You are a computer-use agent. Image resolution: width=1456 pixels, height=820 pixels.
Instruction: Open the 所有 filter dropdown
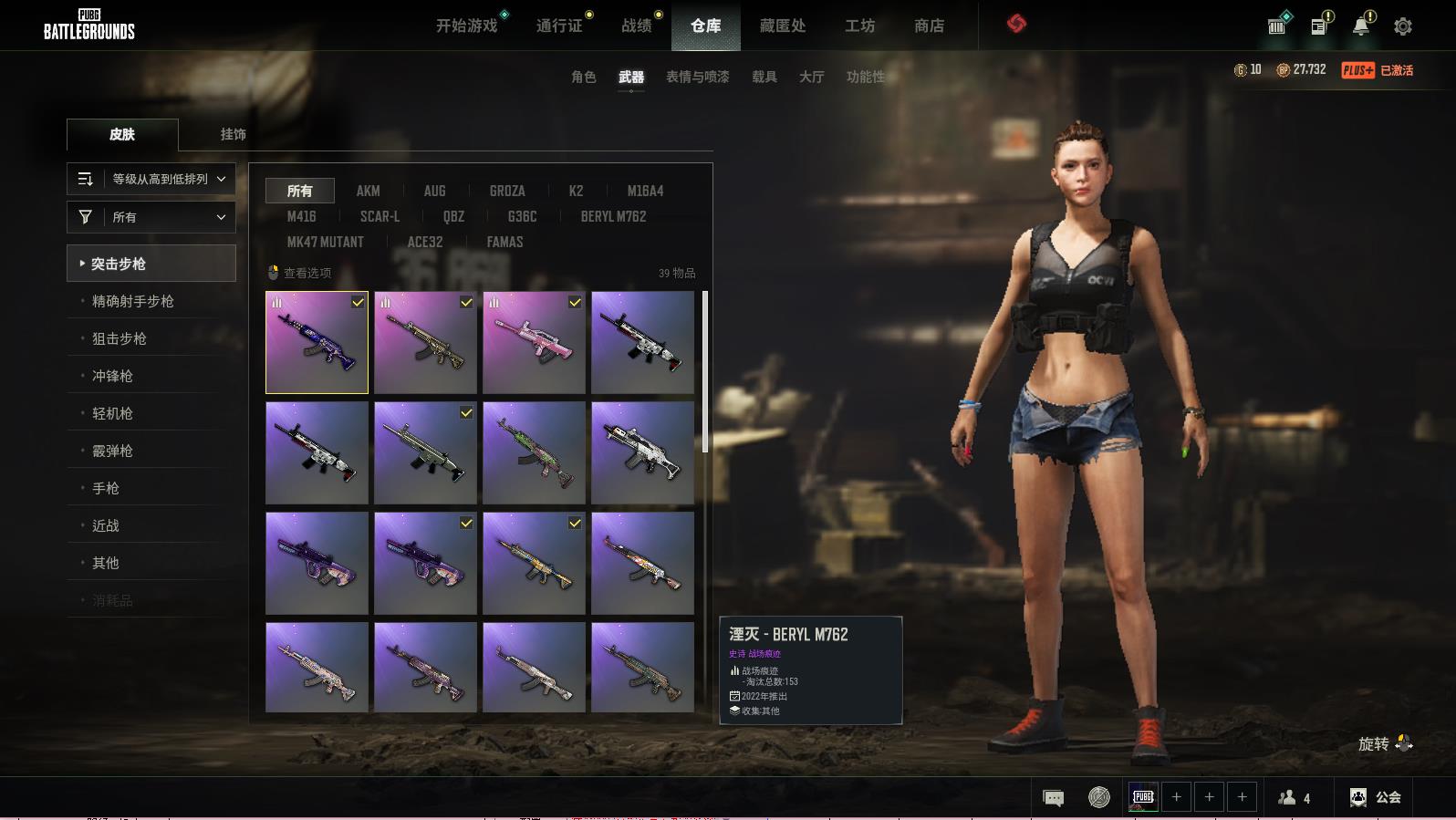[151, 217]
